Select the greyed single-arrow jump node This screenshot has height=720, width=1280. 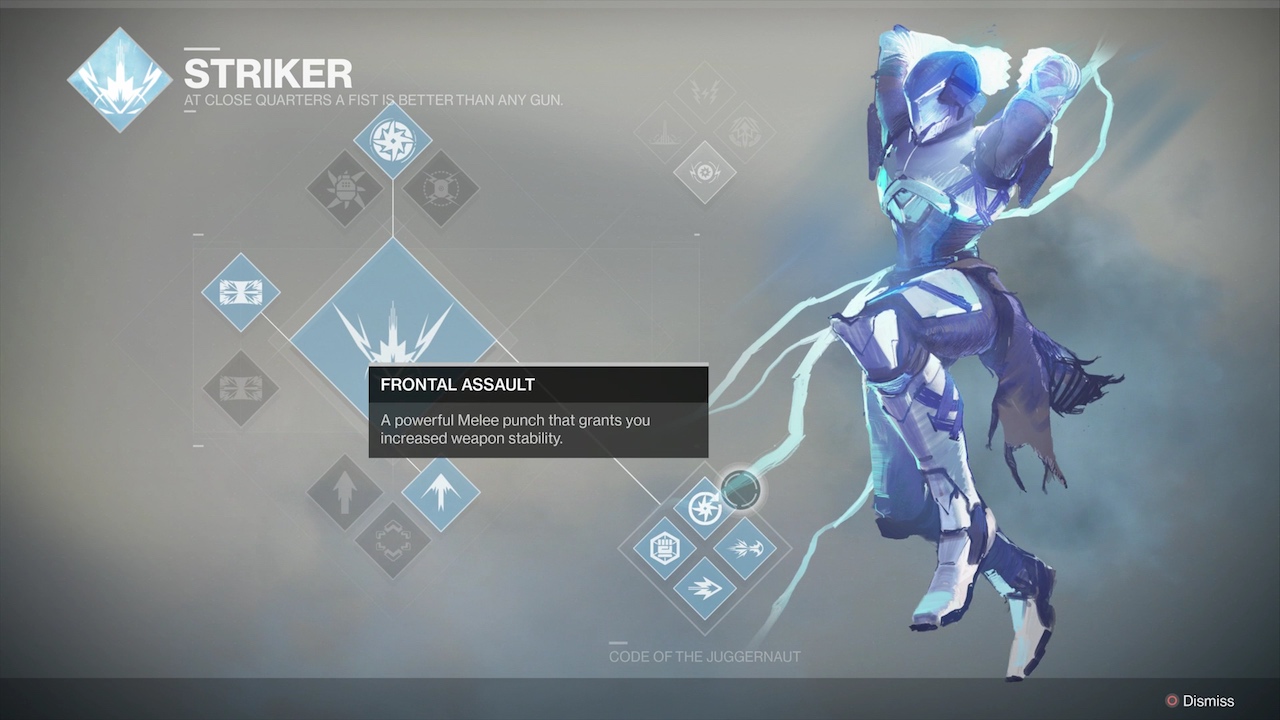pyautogui.click(x=344, y=492)
